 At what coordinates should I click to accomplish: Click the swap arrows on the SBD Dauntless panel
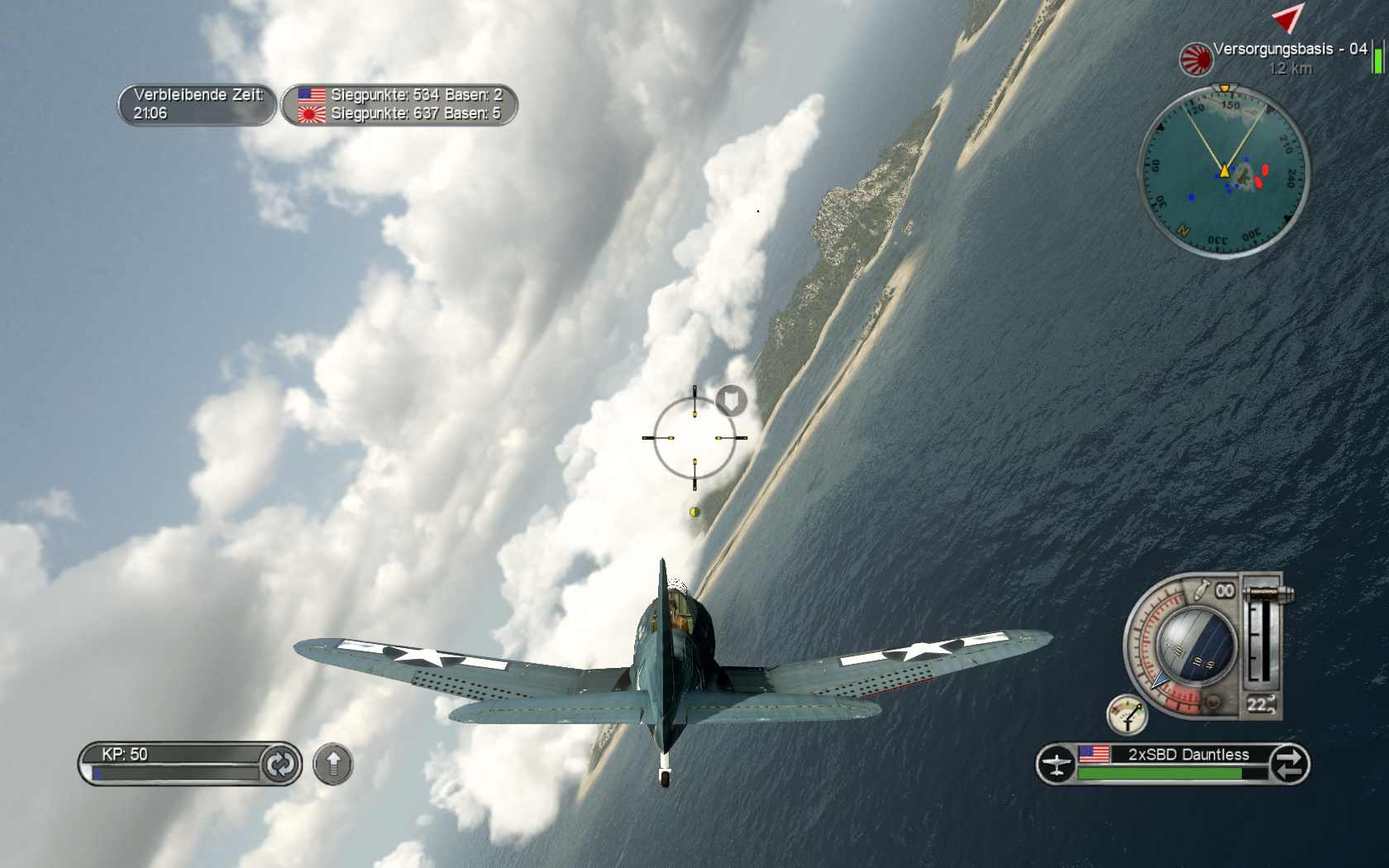click(1289, 764)
